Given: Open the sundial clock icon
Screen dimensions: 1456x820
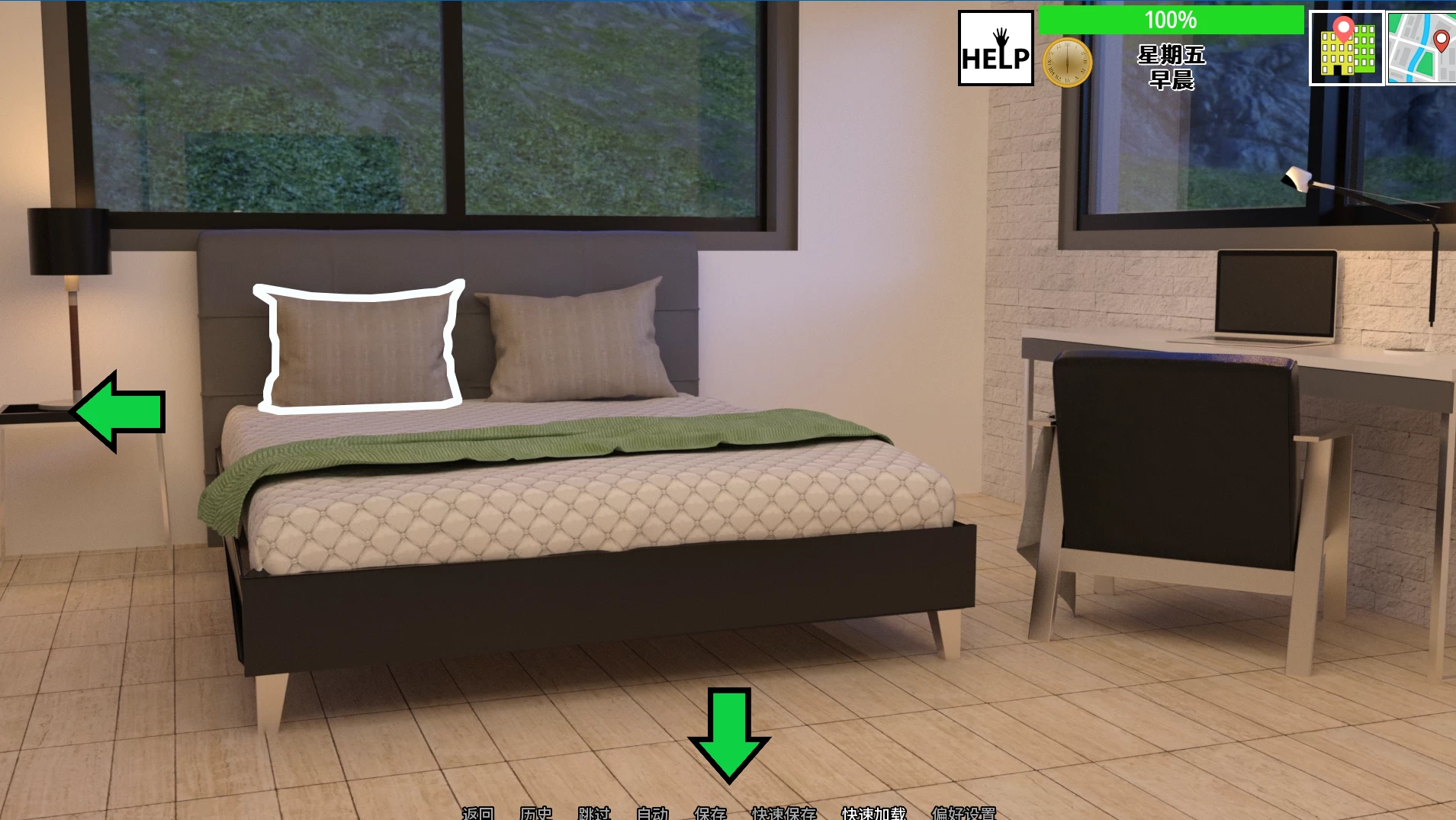Looking at the screenshot, I should point(1068,61).
